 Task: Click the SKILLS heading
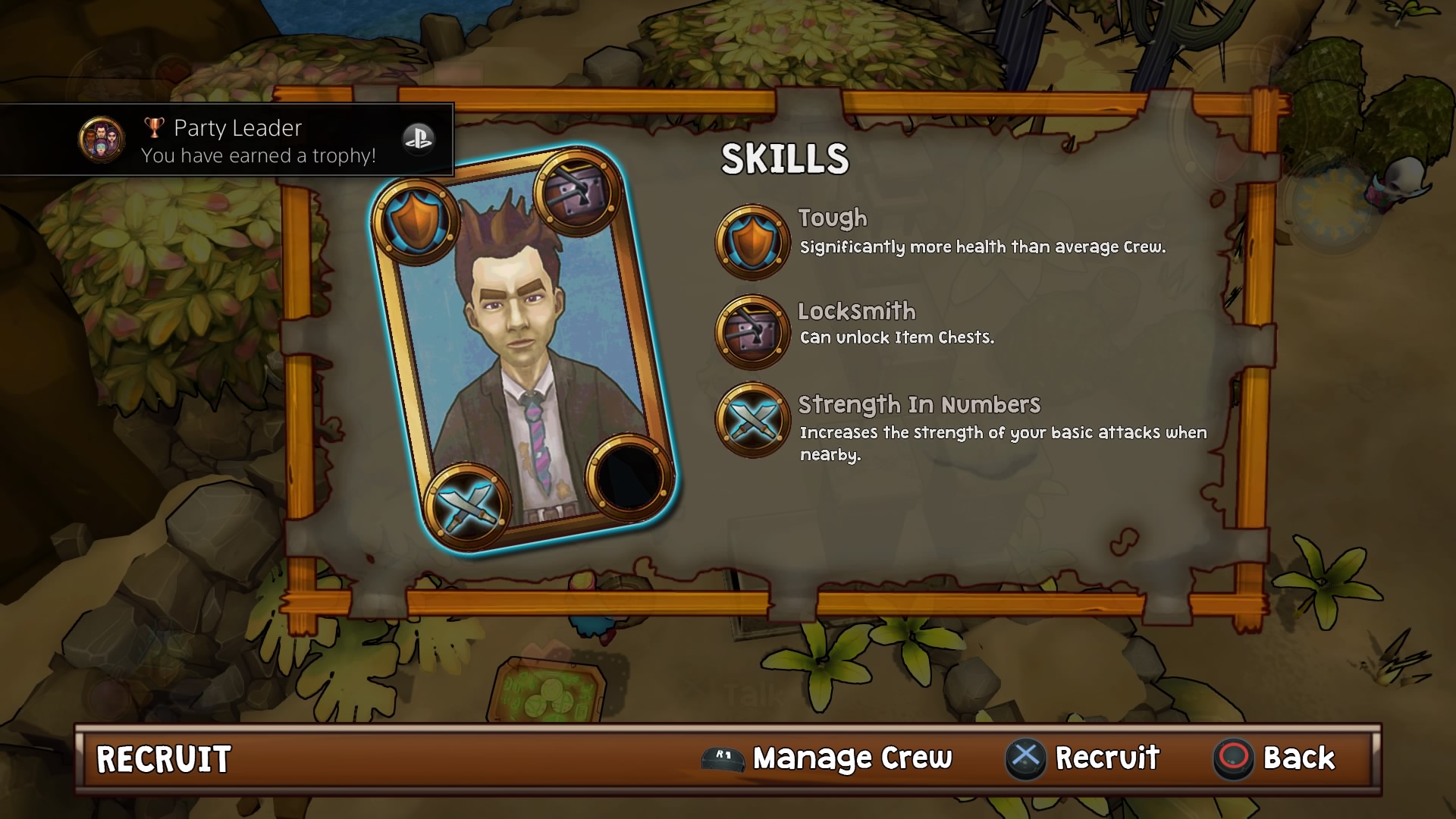(786, 159)
